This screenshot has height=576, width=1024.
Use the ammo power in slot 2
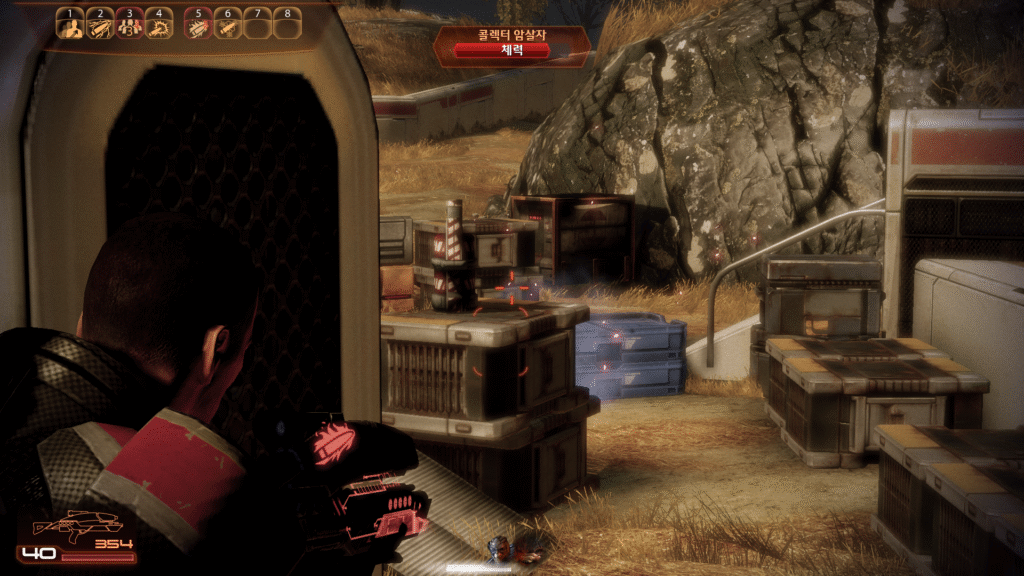(x=100, y=26)
